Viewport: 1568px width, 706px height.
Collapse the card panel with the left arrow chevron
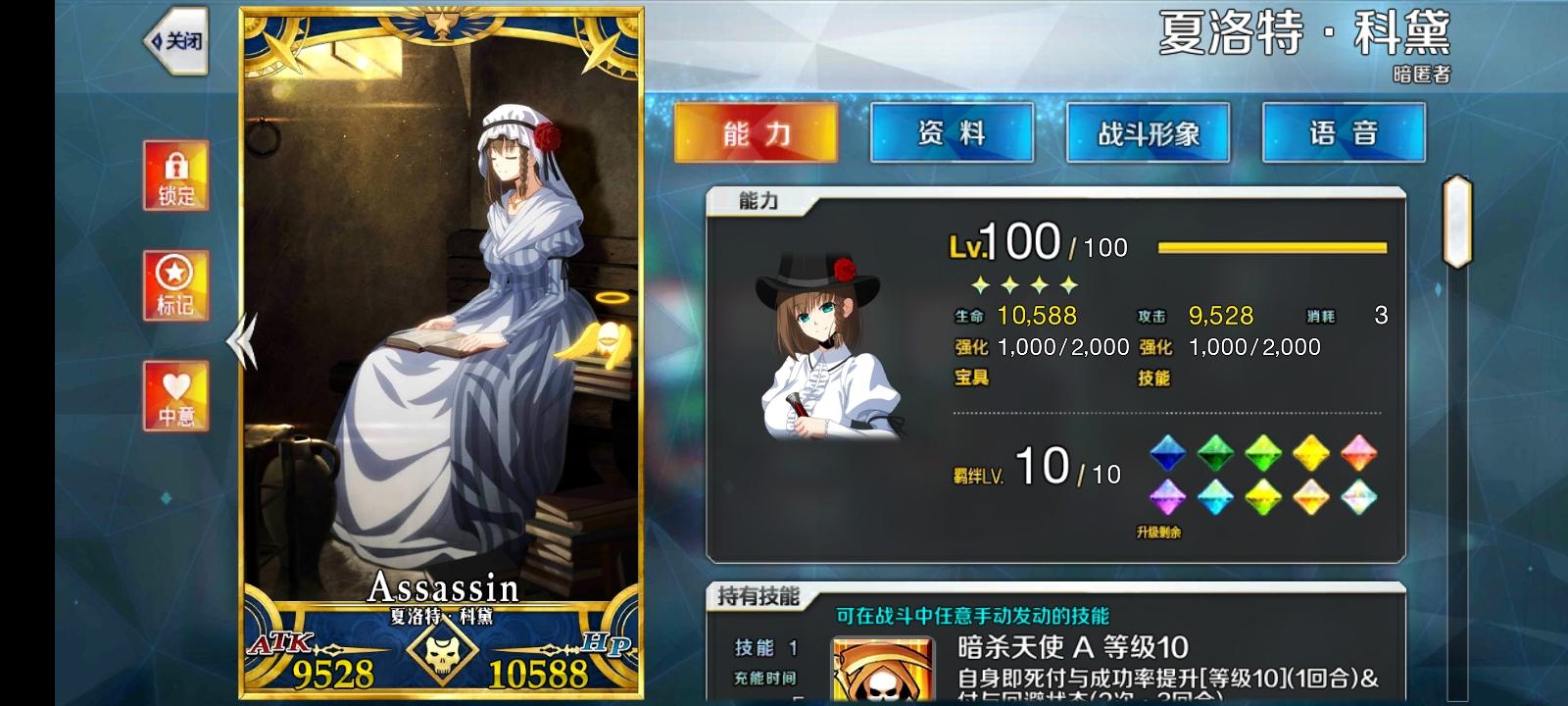click(x=240, y=343)
